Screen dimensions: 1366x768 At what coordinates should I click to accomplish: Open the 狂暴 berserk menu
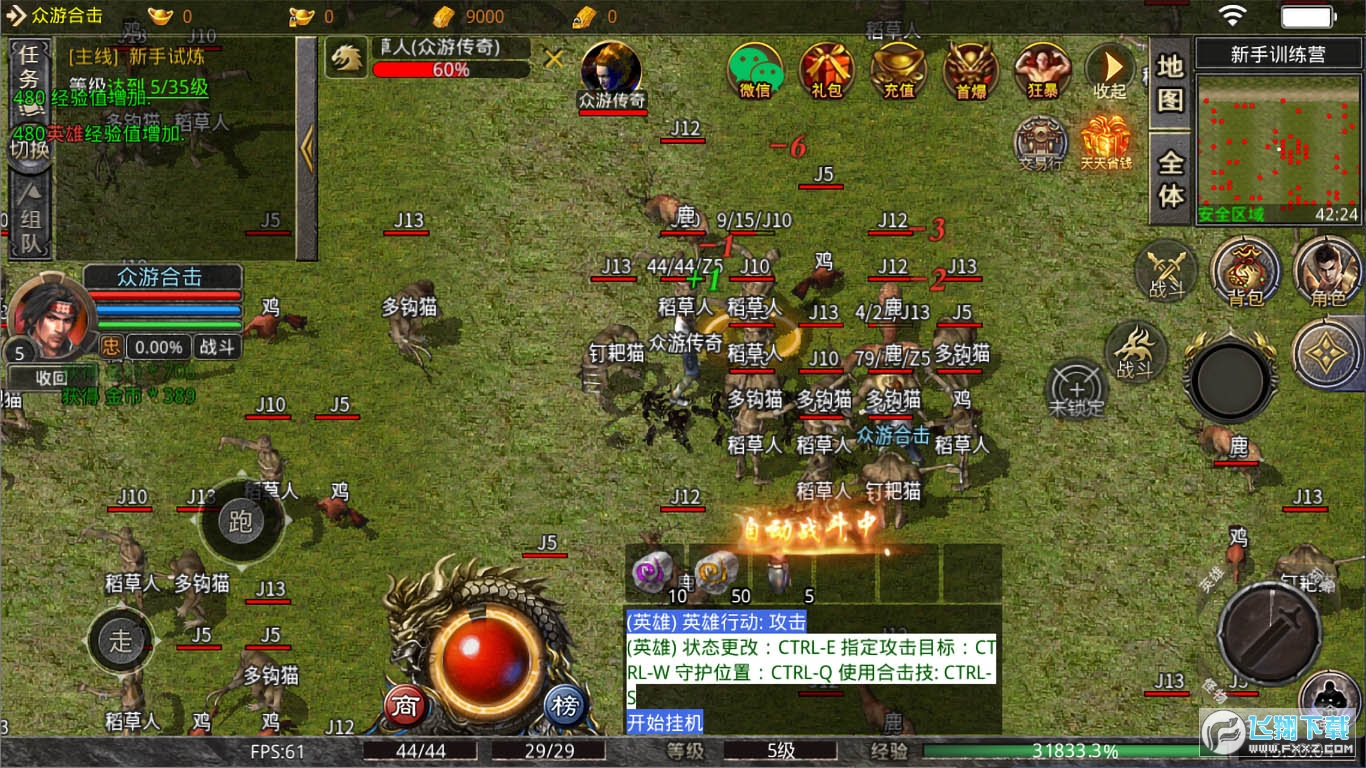[1042, 70]
